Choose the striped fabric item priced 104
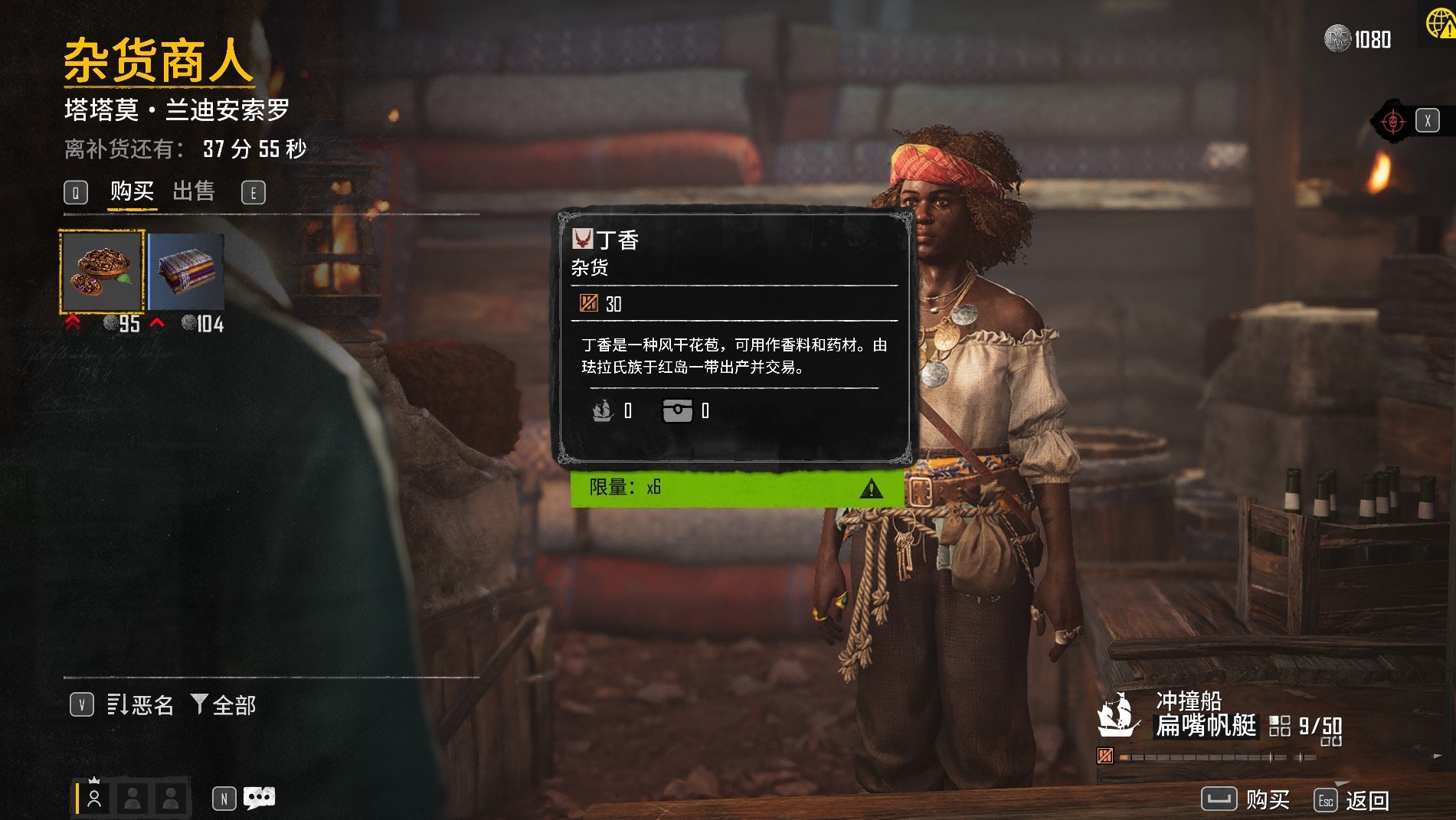 point(186,272)
